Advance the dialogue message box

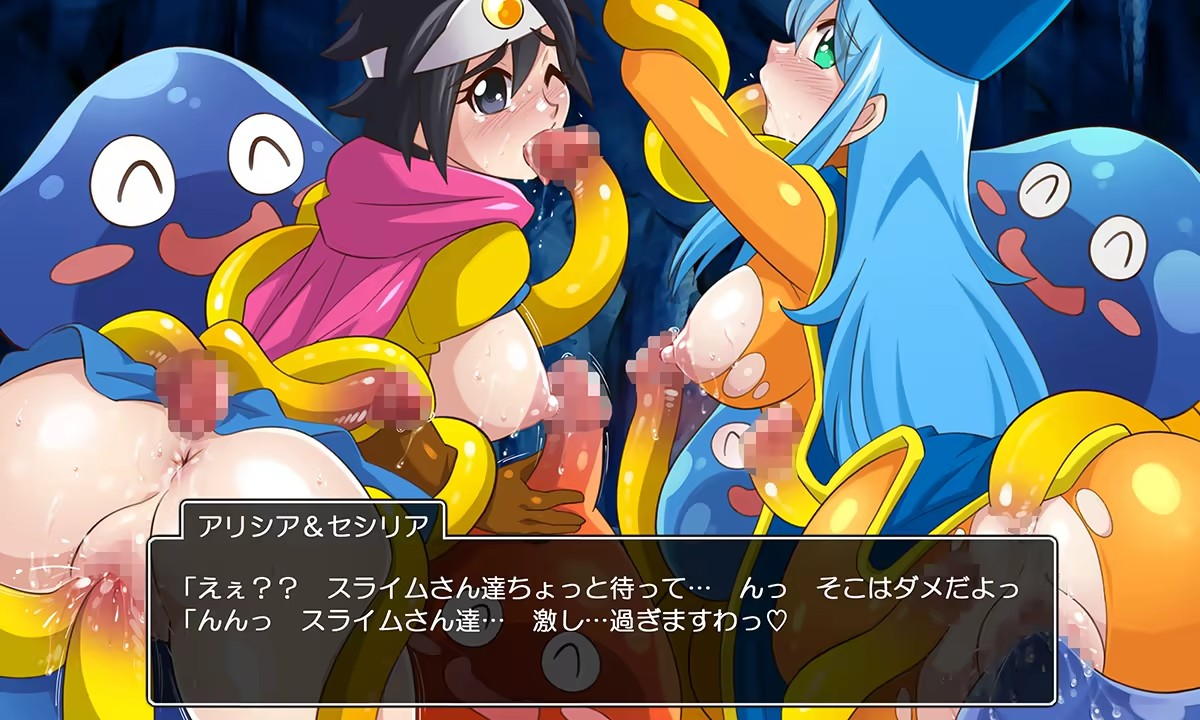pos(602,620)
